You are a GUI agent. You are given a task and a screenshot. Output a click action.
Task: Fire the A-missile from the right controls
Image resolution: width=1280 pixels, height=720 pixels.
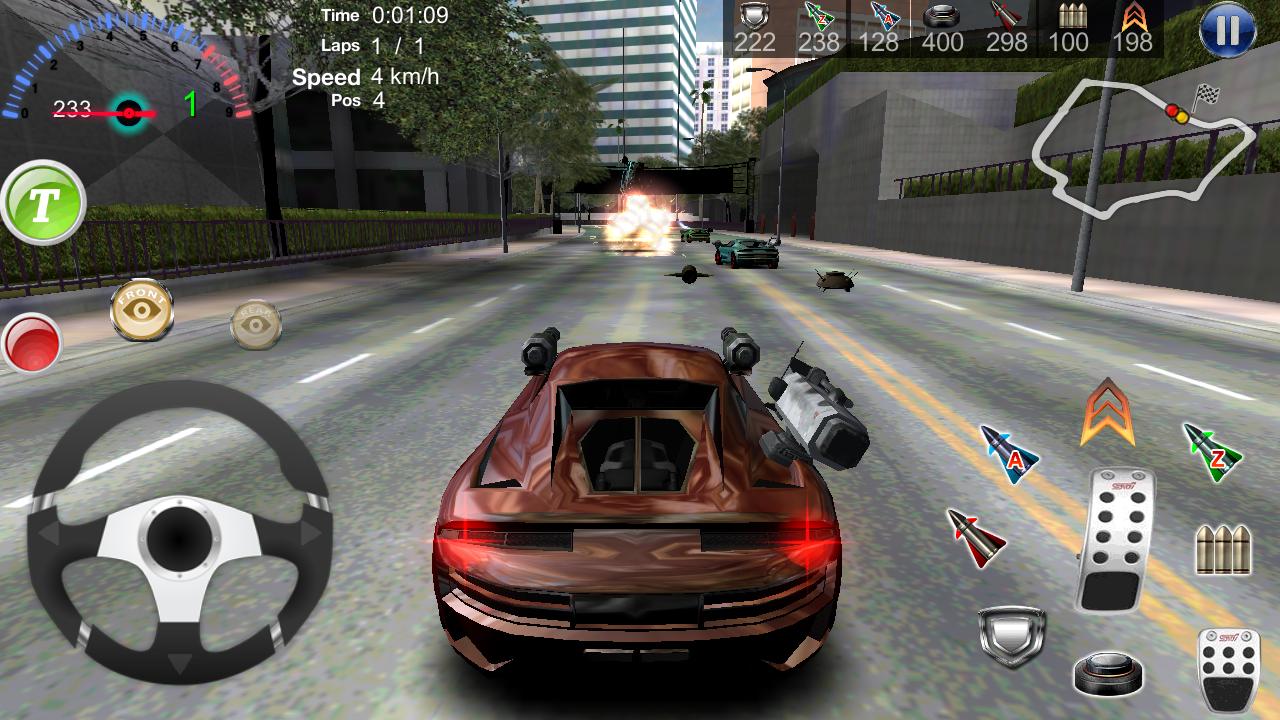(1008, 455)
